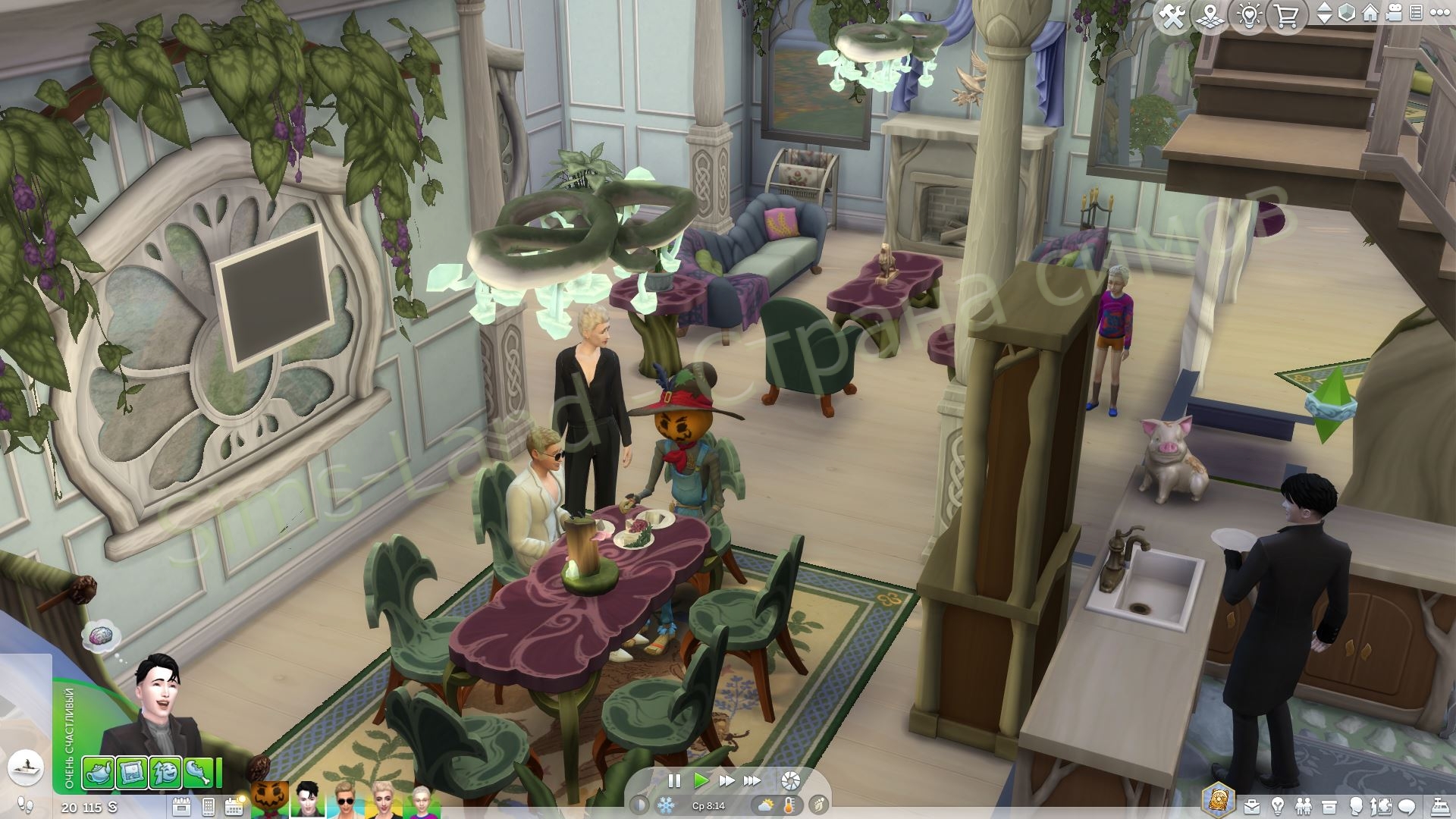
Task: Click the temperature thermometer indicator
Action: pyautogui.click(x=791, y=806)
